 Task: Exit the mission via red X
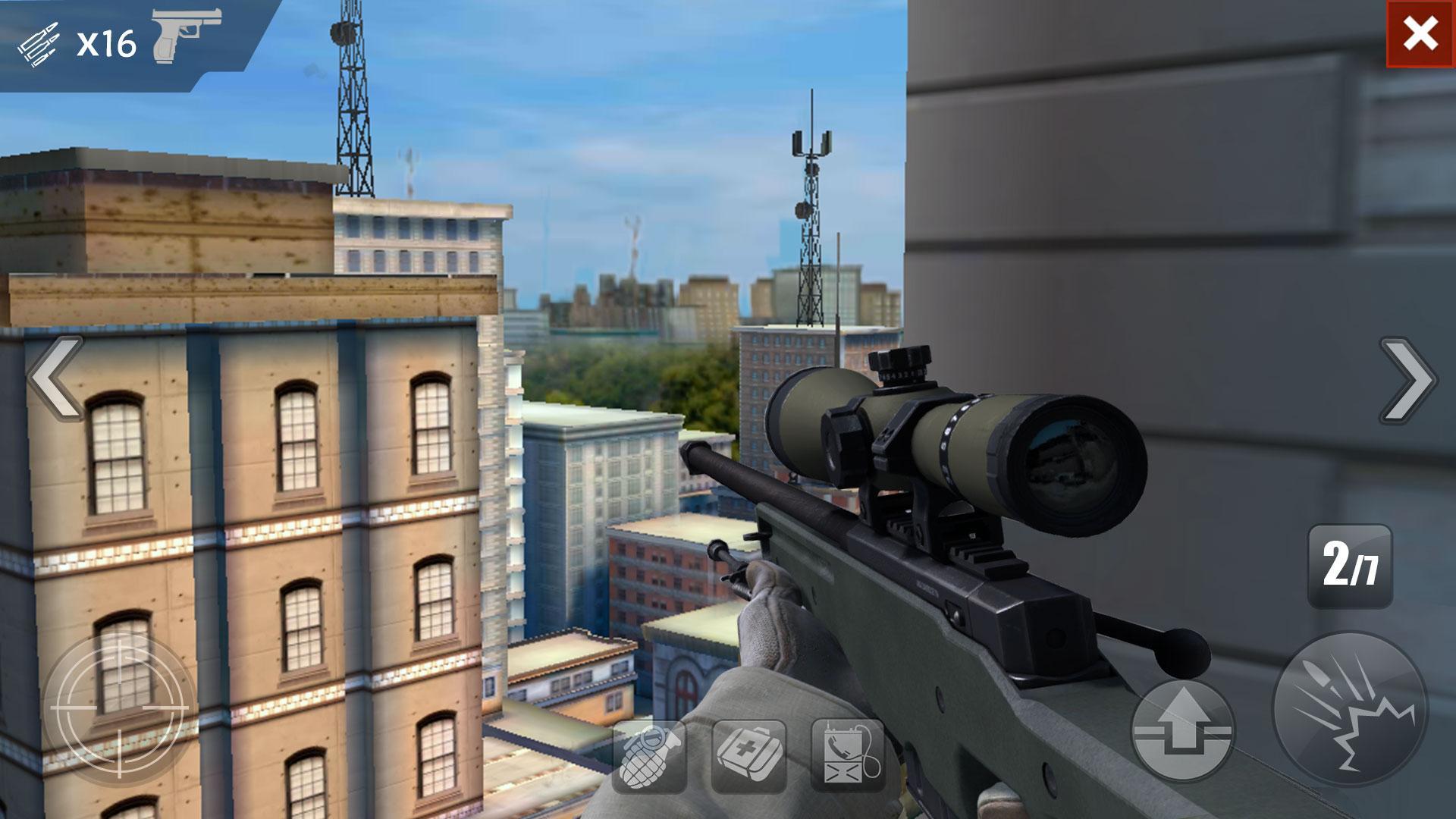[1420, 32]
